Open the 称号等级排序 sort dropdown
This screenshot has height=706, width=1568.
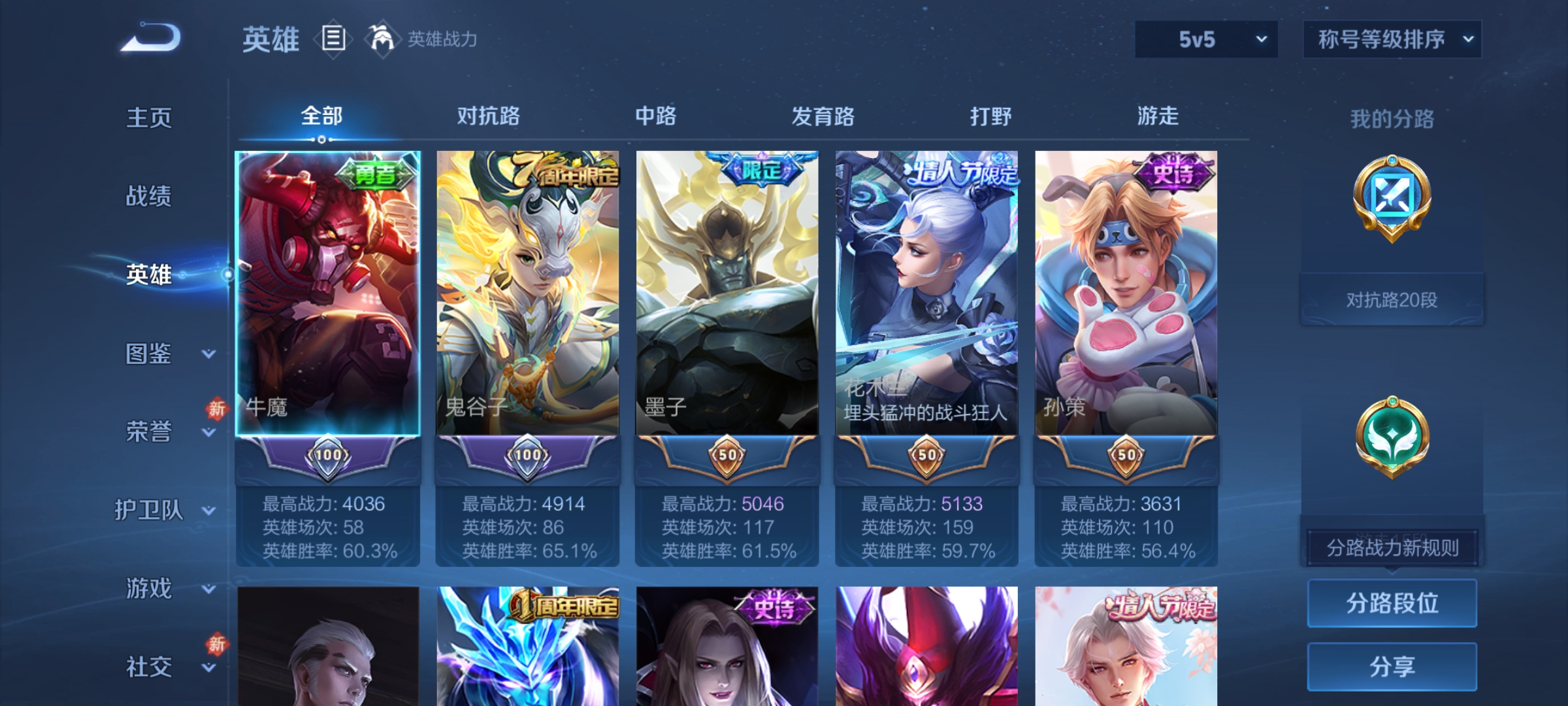click(x=1392, y=39)
